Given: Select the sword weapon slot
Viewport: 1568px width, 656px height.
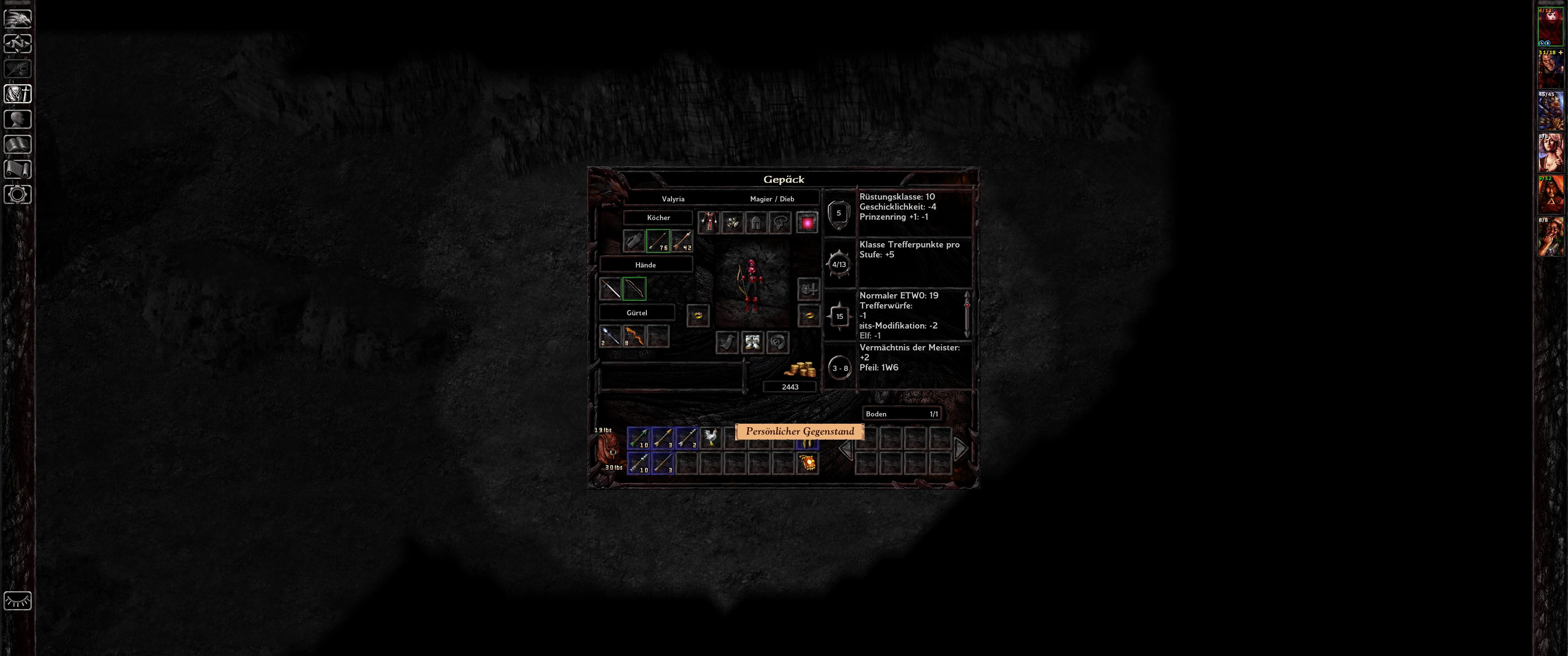Looking at the screenshot, I should pyautogui.click(x=610, y=288).
